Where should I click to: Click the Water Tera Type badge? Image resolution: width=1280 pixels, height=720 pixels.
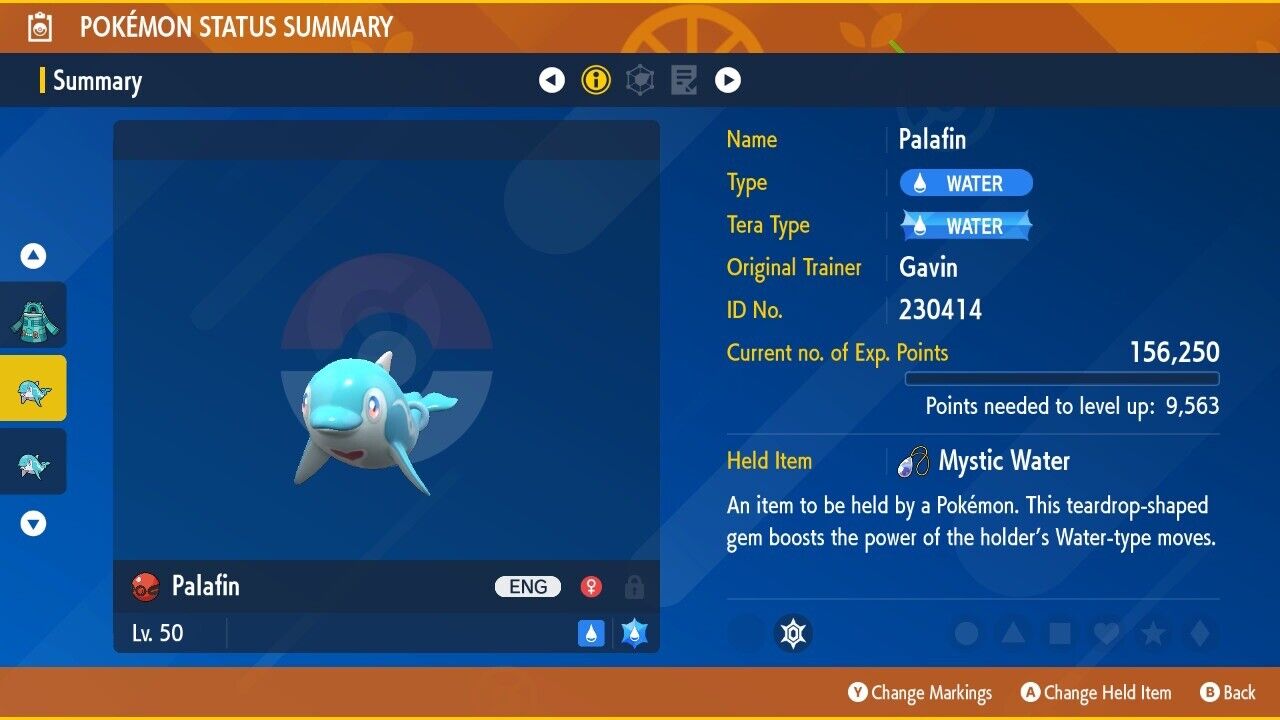pos(966,226)
